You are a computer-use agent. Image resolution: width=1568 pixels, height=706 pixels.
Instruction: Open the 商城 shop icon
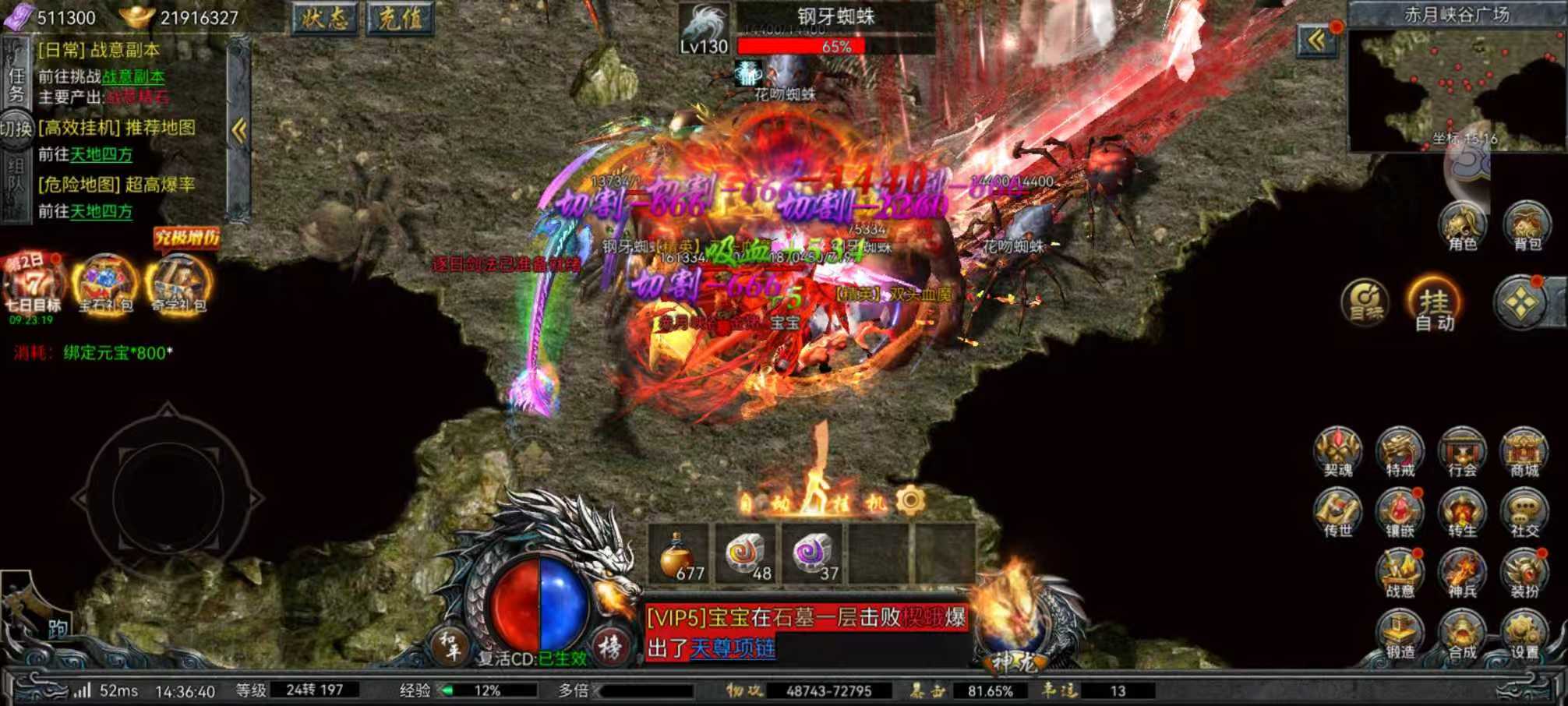tap(1524, 452)
